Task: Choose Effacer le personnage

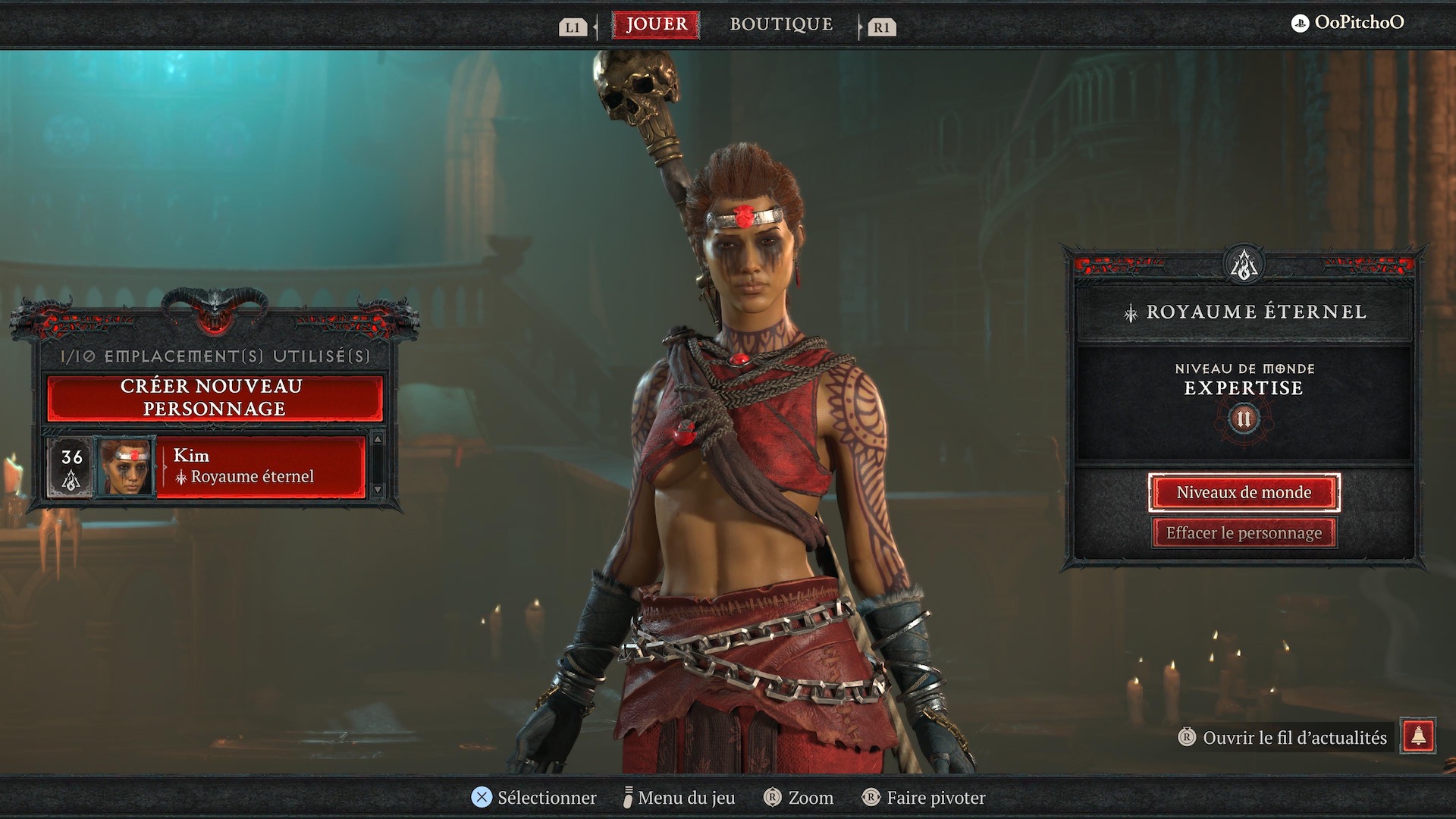Action: [1244, 533]
